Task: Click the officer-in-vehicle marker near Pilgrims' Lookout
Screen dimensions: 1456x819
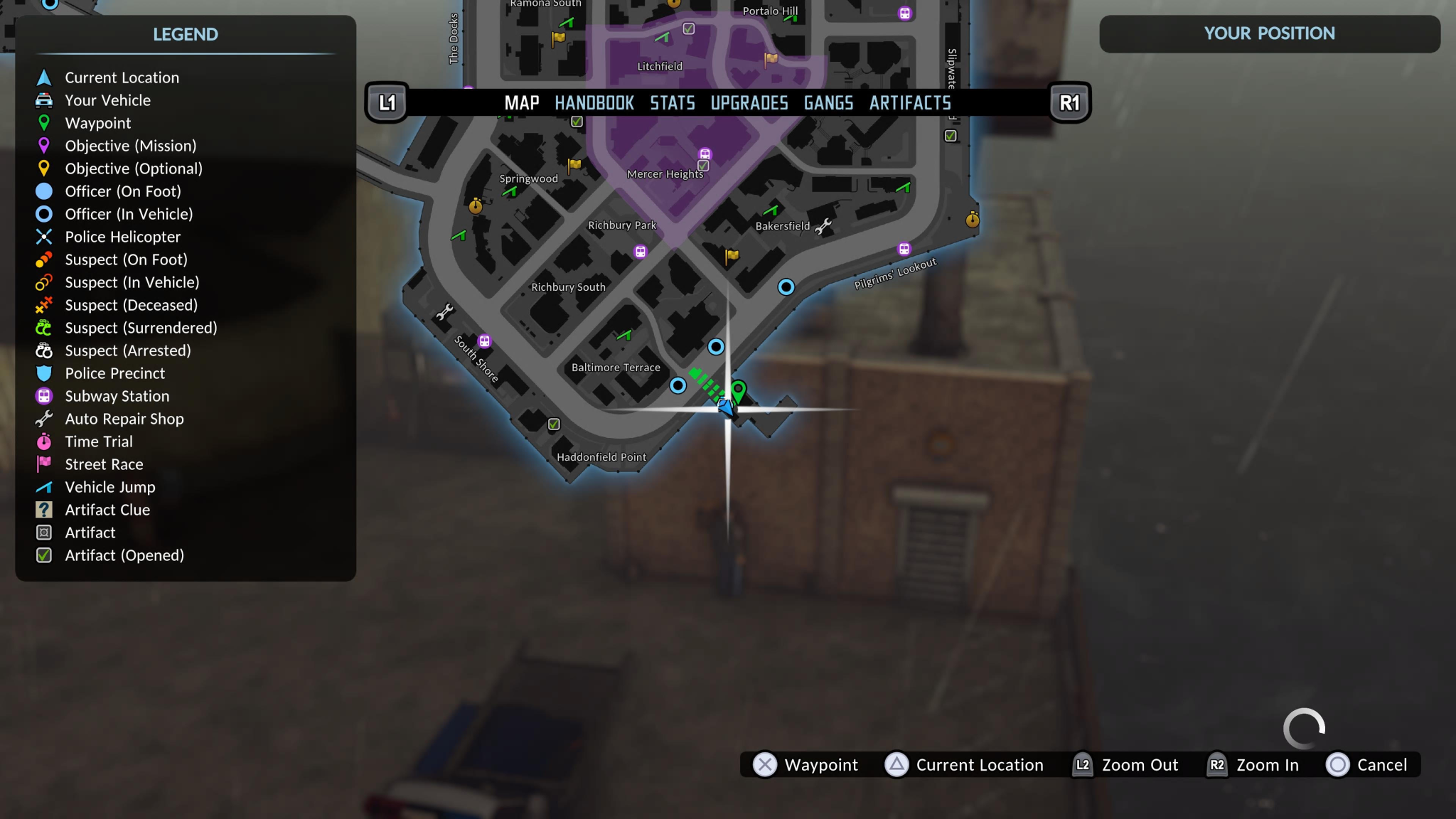Action: [788, 287]
